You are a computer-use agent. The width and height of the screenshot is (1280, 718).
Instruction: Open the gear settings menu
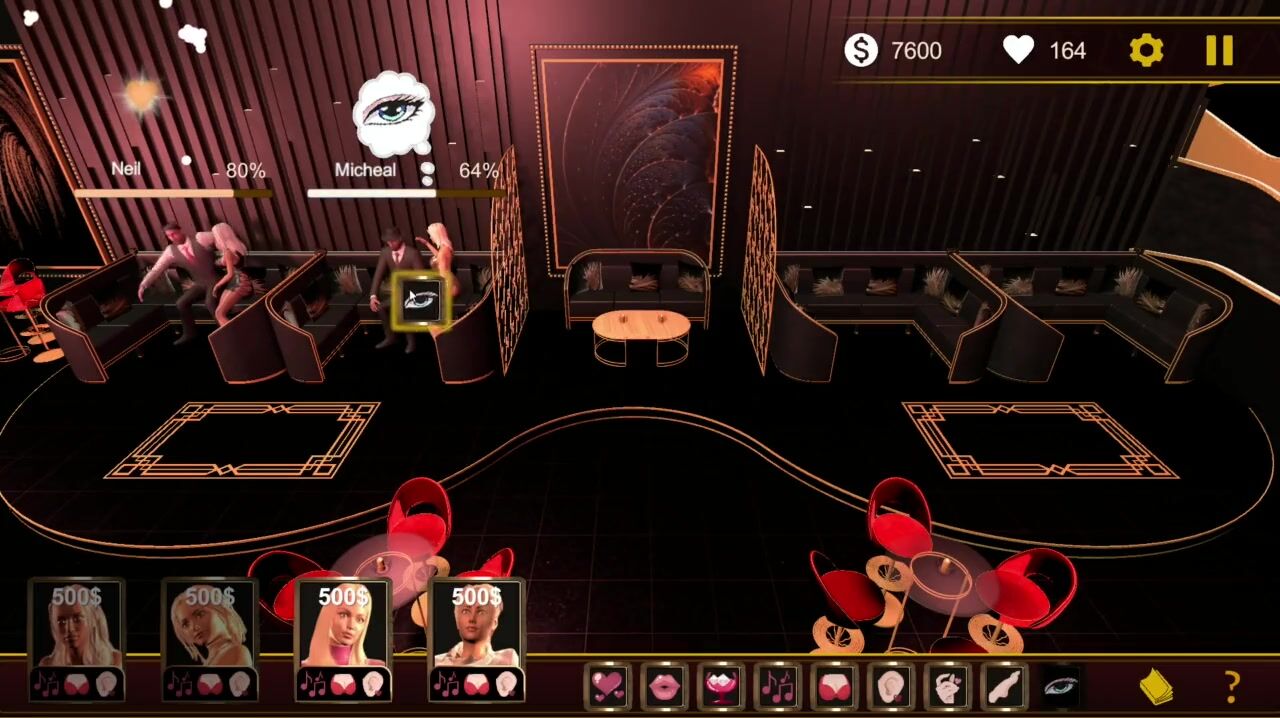tap(1146, 50)
